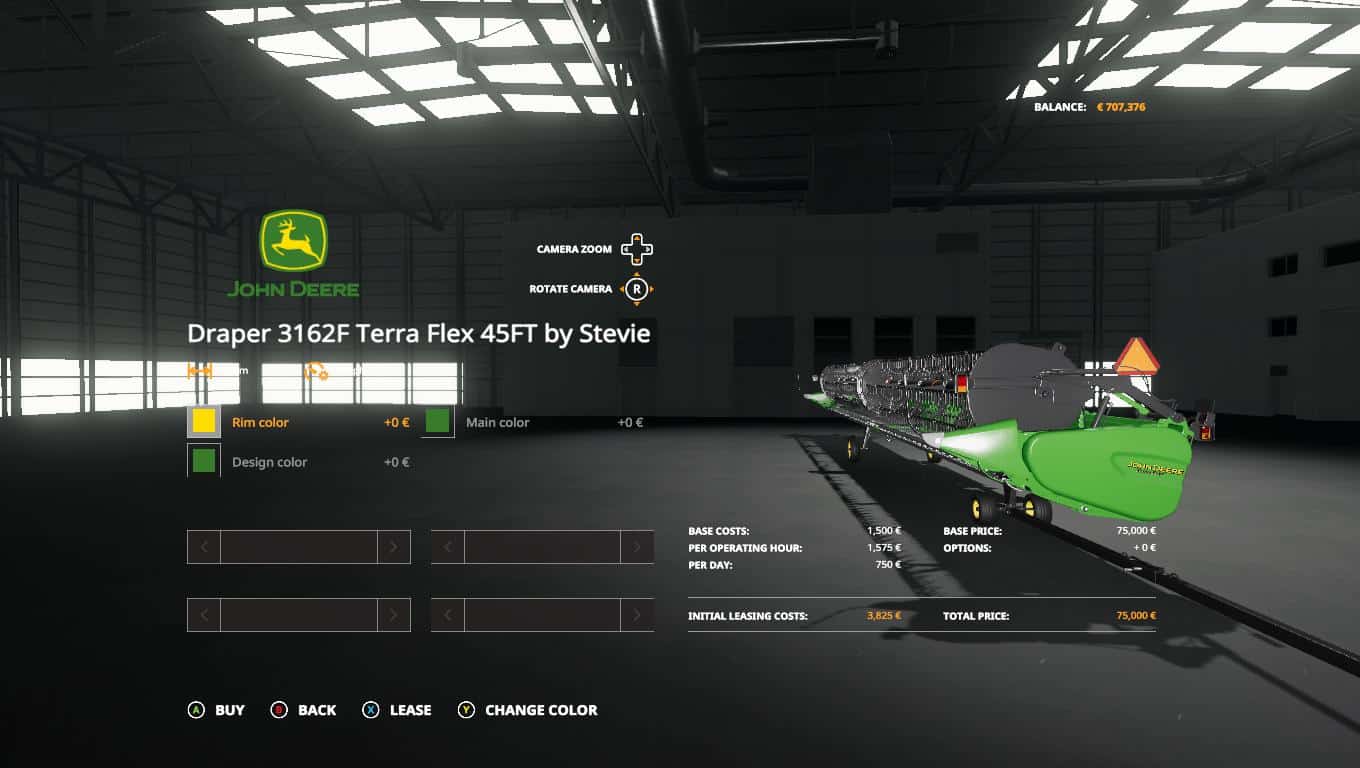
Task: Choose the Change Color action
Action: coord(528,710)
